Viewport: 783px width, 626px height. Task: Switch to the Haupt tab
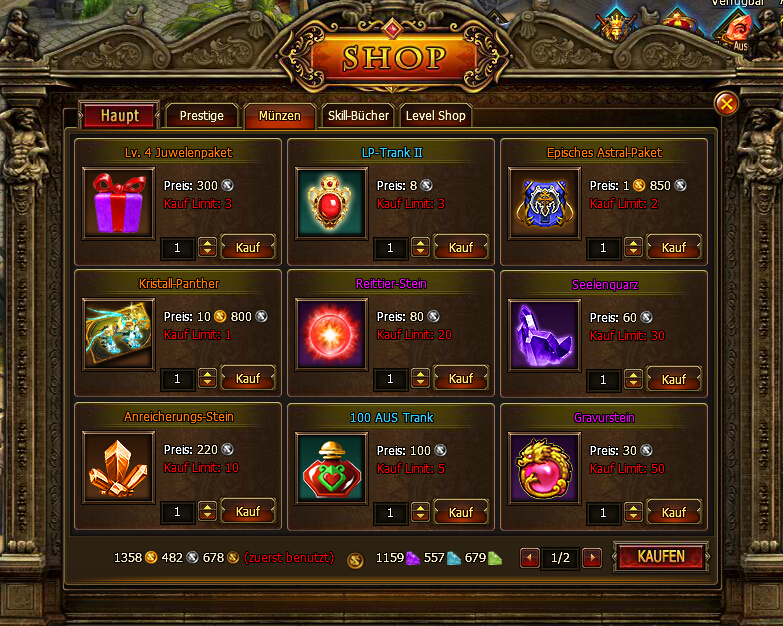[118, 116]
